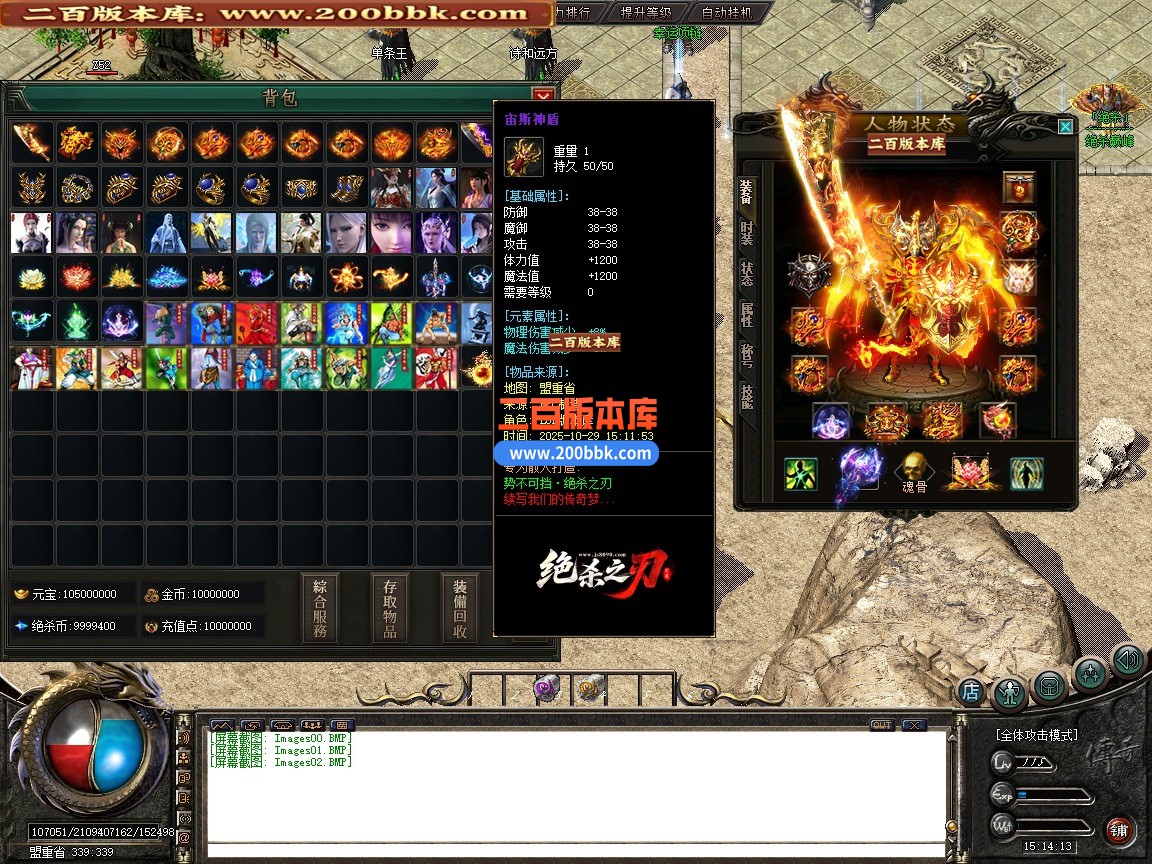Viewport: 1152px width, 864px height.
Task: Select the flaming sword in the backpack
Action: [31, 142]
